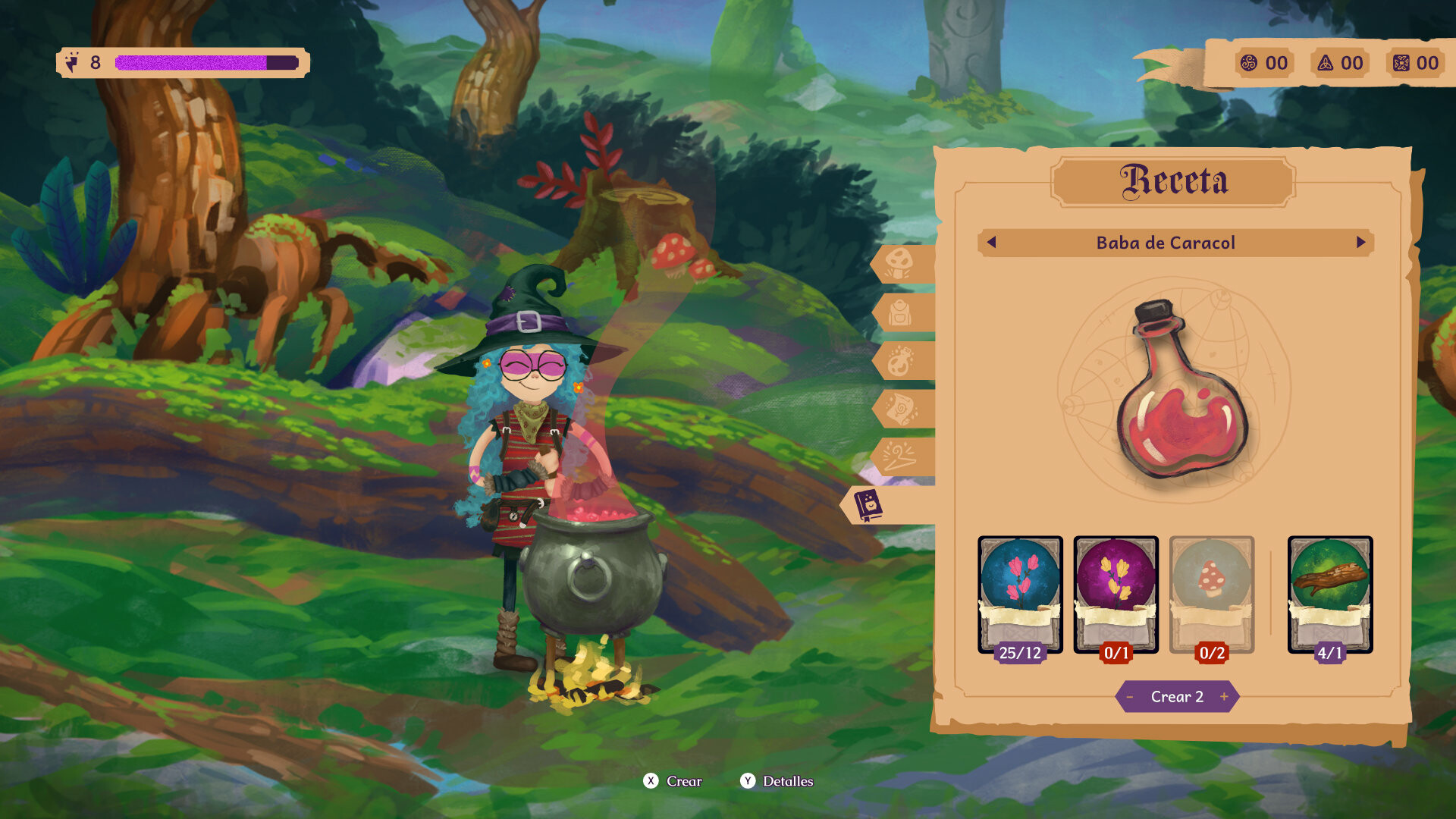Open the purple spellbook journal icon
1456x819 pixels.
point(871,503)
